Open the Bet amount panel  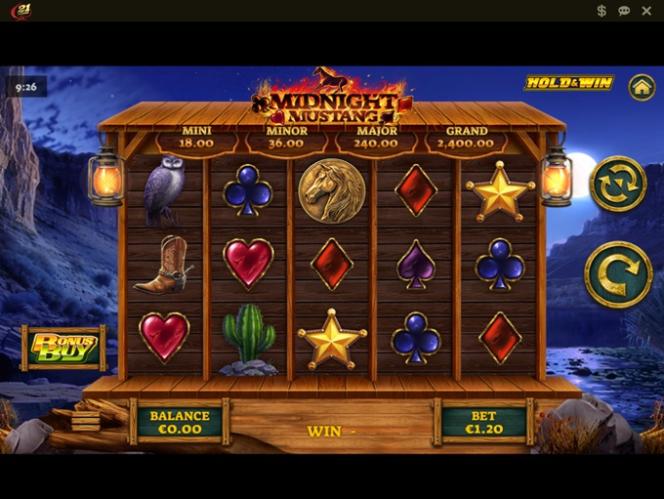coord(483,422)
